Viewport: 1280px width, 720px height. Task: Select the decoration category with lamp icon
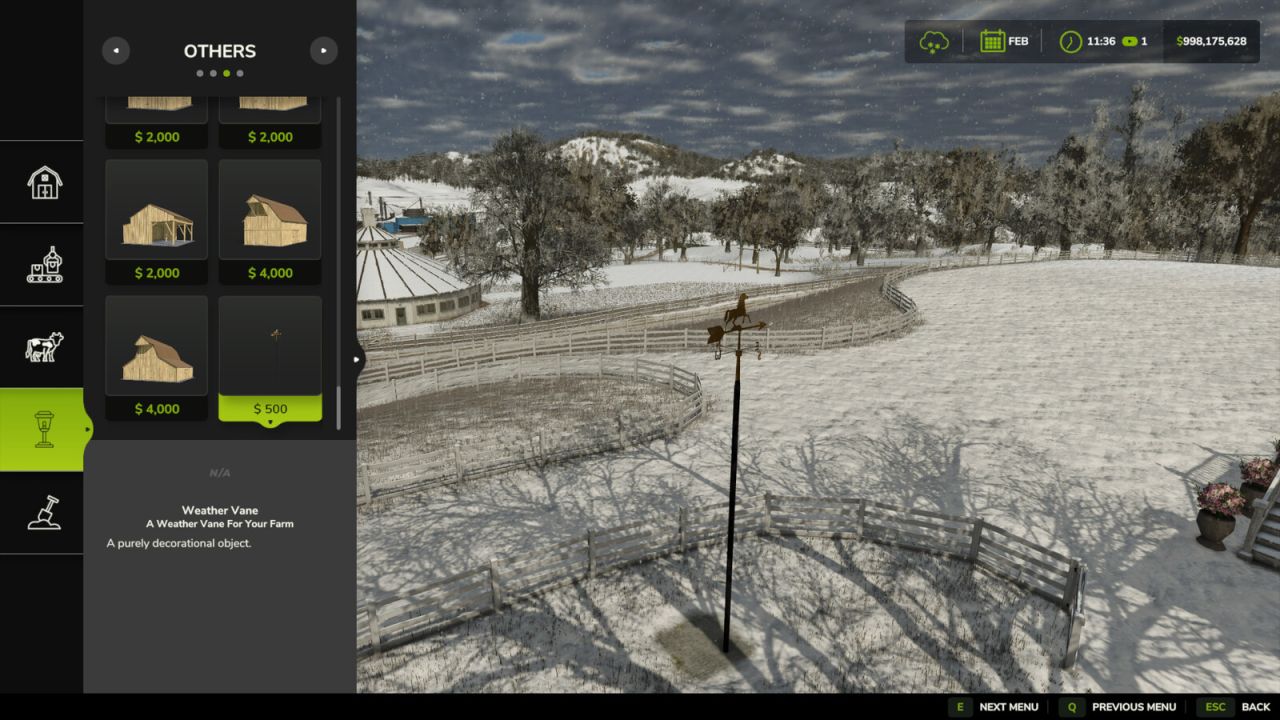click(x=44, y=429)
